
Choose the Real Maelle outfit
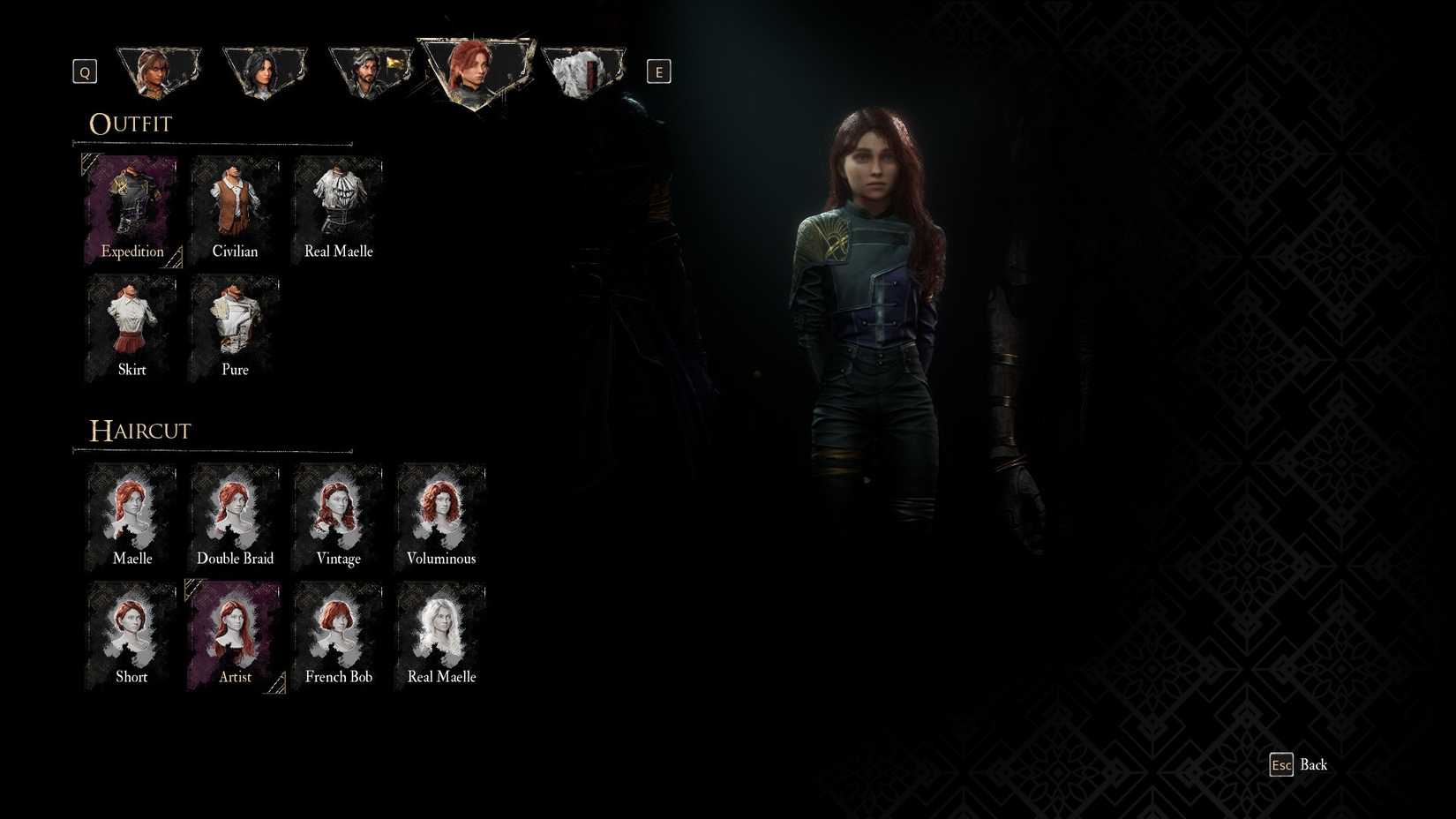pyautogui.click(x=338, y=205)
